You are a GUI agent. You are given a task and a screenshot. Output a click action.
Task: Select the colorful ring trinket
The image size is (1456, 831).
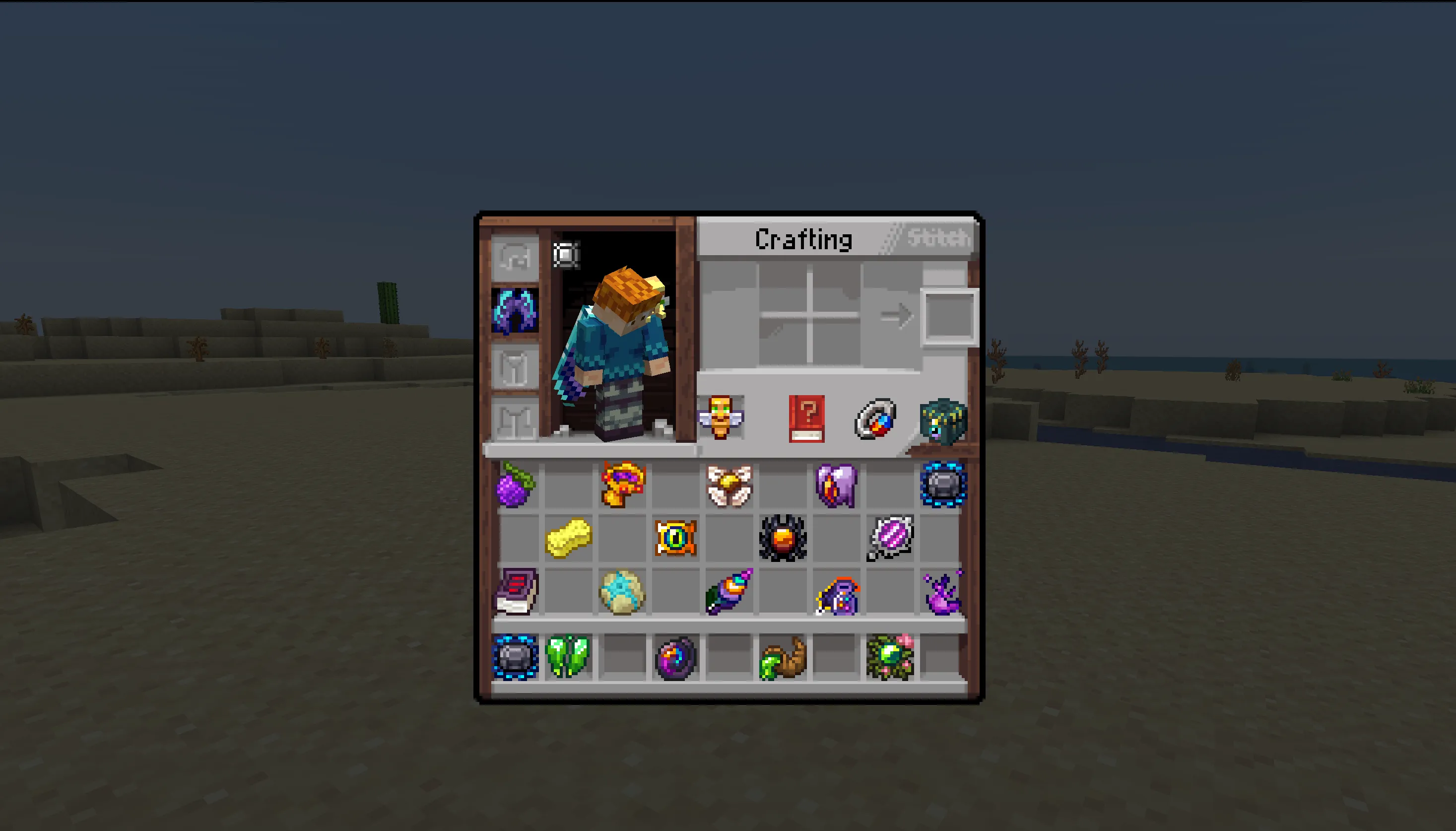pyautogui.click(x=874, y=419)
